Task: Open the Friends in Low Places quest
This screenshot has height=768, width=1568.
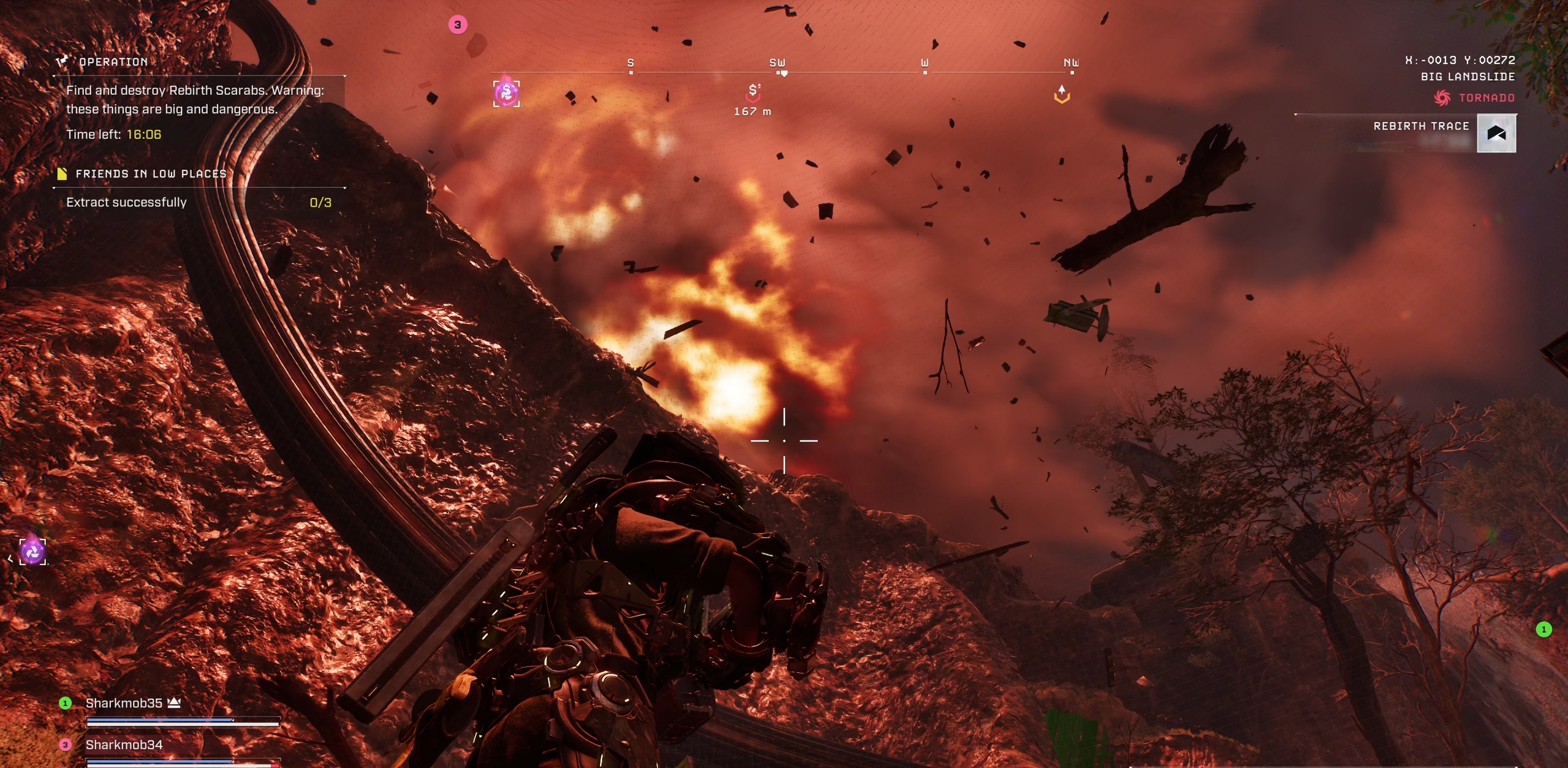Action: 150,174
